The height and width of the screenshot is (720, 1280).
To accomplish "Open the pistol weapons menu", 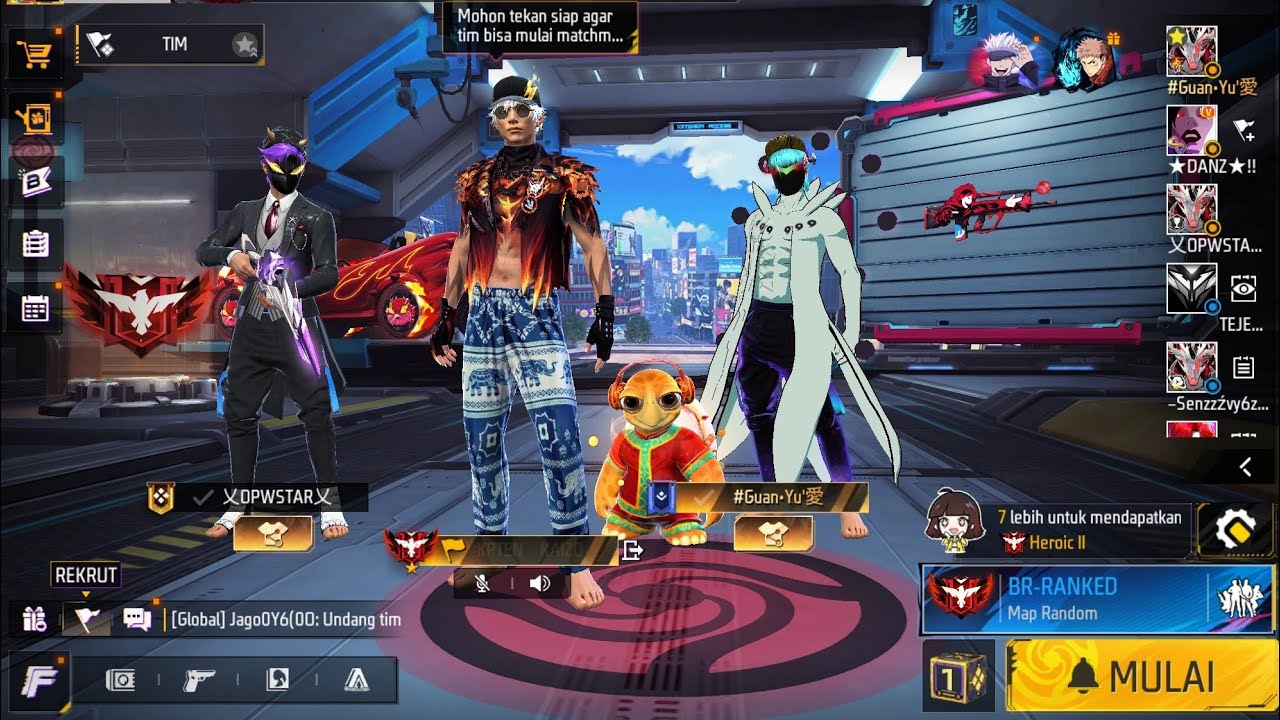I will [x=198, y=680].
